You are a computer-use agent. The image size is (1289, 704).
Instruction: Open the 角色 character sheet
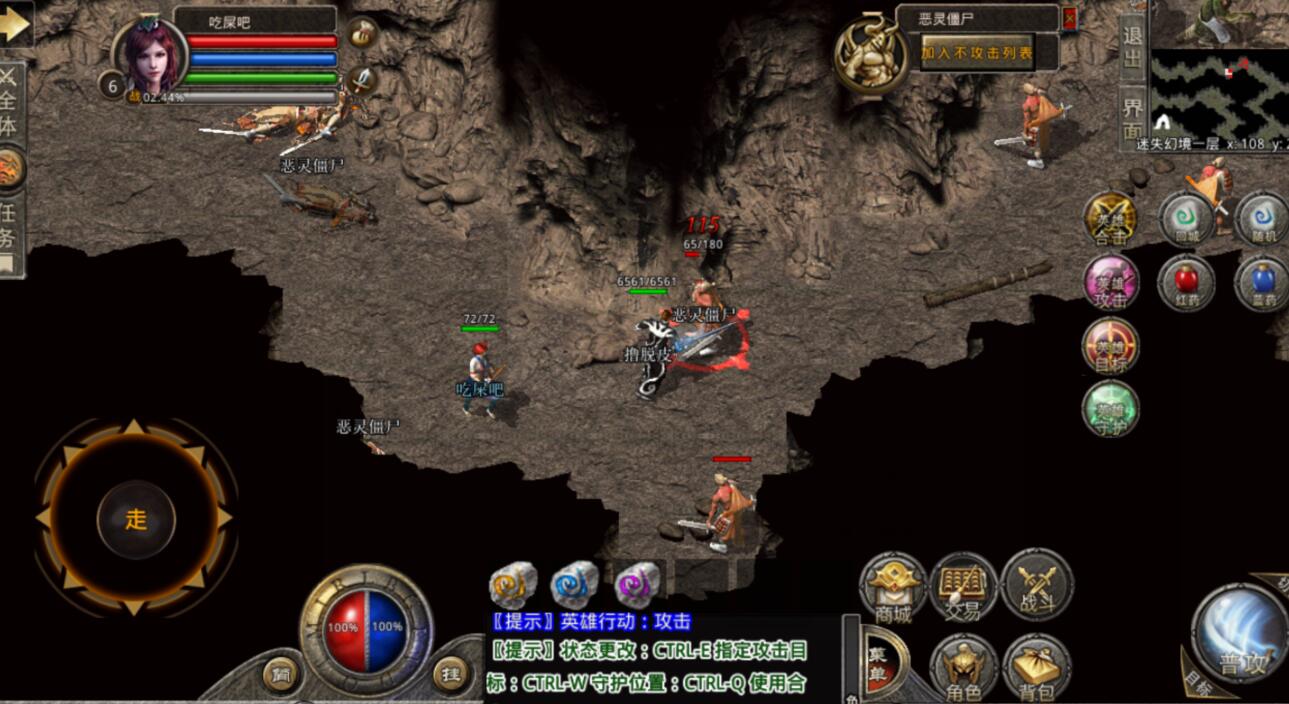pyautogui.click(x=964, y=667)
